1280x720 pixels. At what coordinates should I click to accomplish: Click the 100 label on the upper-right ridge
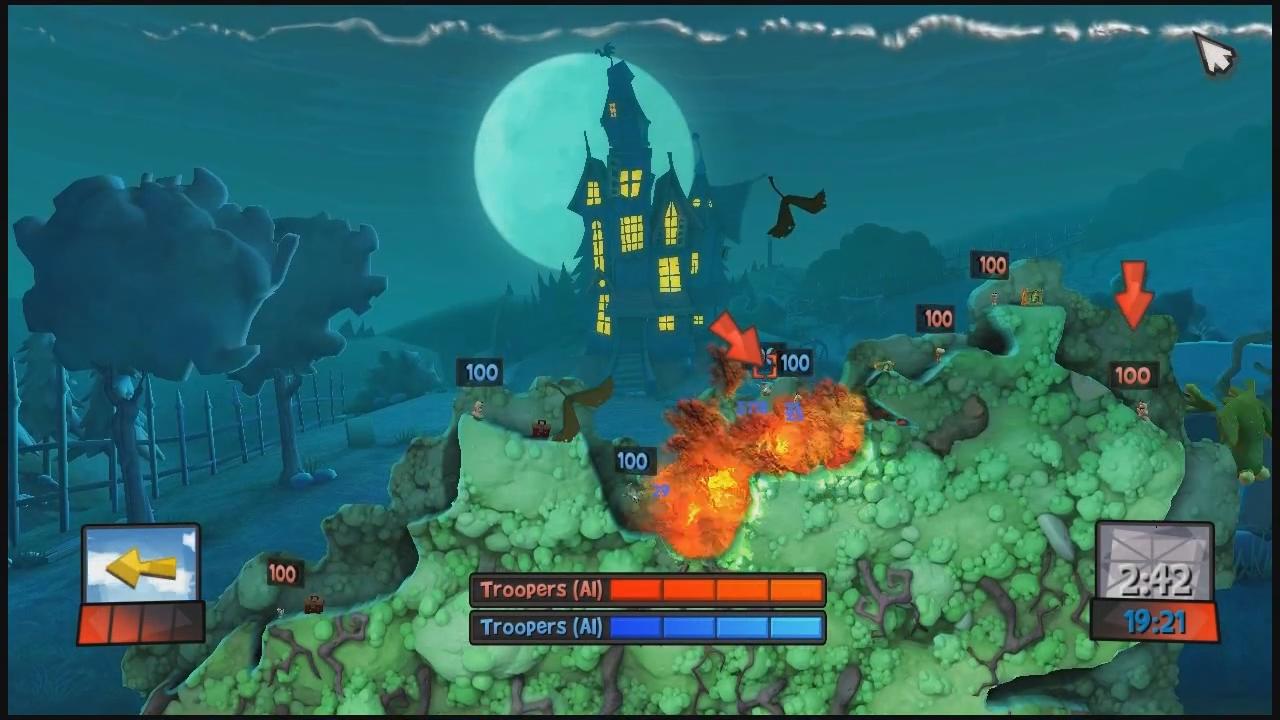coord(991,265)
